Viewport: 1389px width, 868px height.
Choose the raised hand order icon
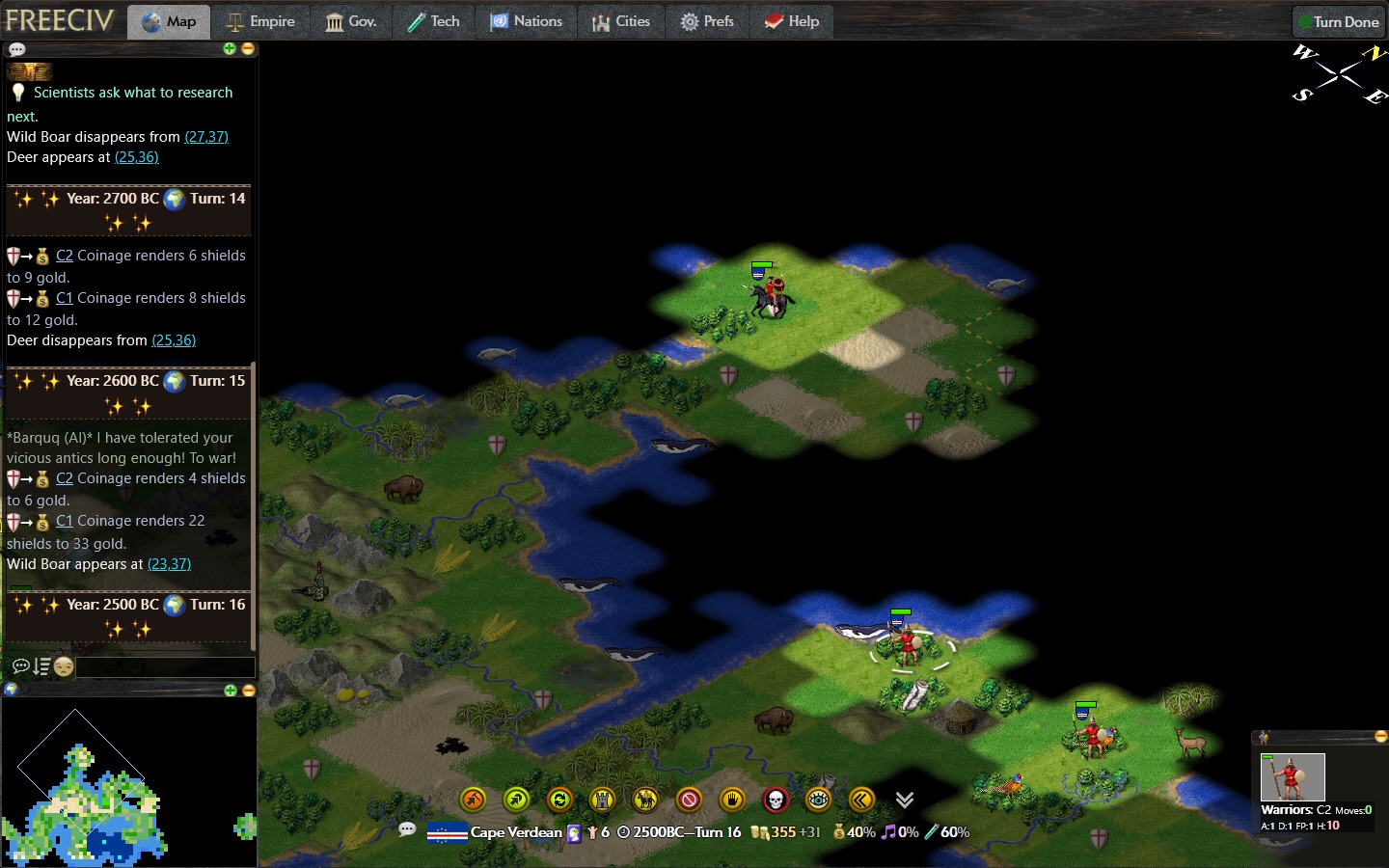point(732,800)
